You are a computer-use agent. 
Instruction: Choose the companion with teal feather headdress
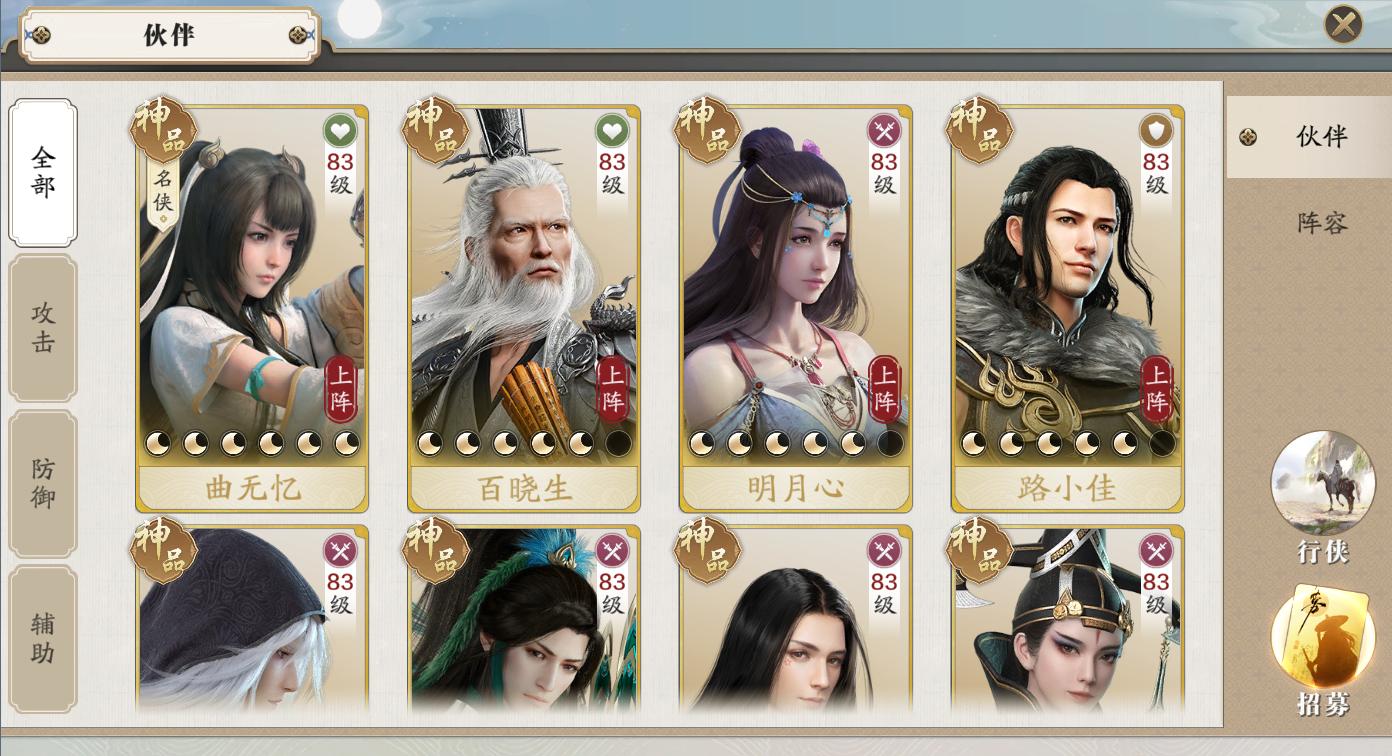point(524,620)
